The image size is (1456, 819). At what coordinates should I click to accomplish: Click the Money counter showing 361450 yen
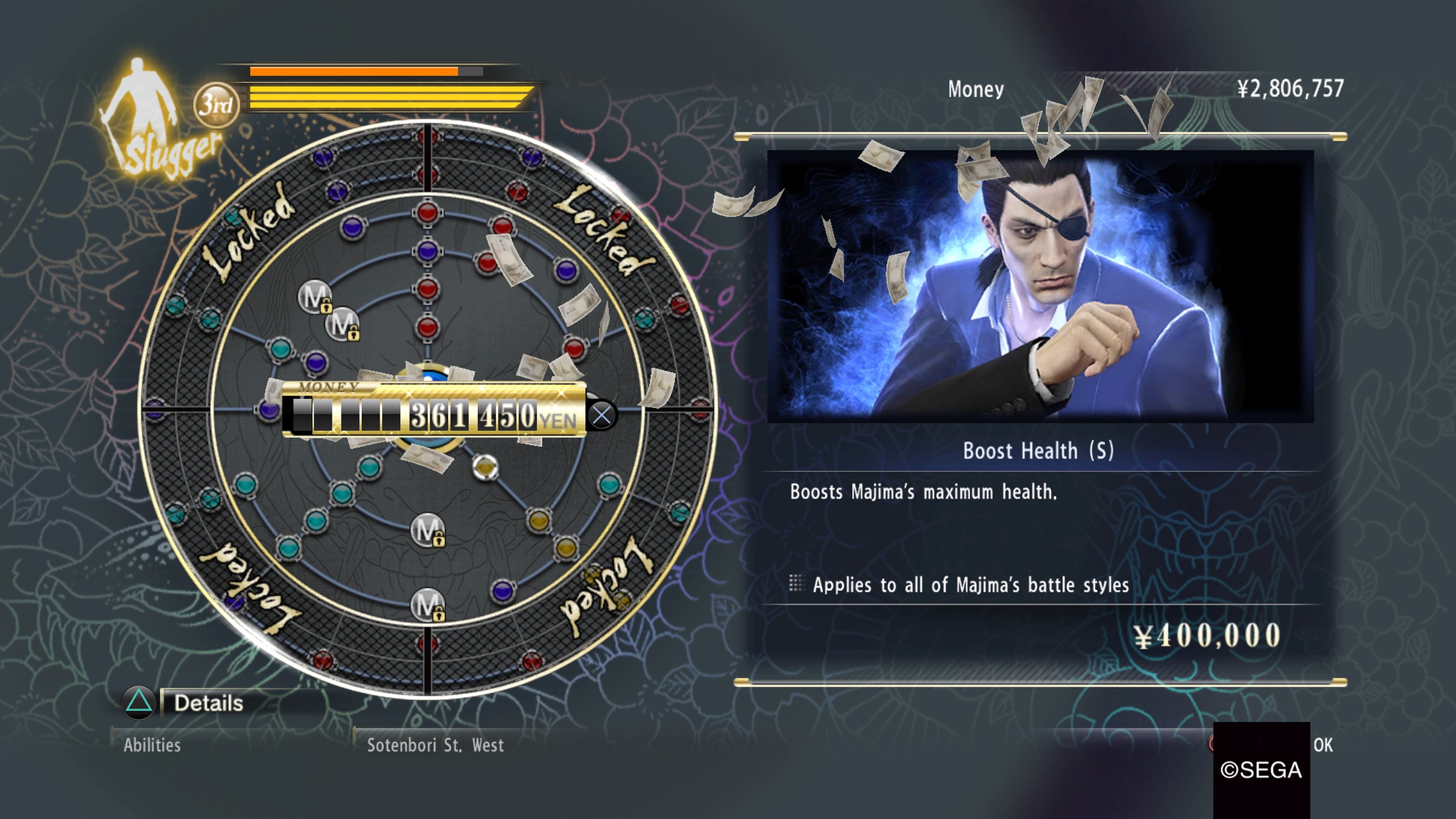pyautogui.click(x=463, y=414)
